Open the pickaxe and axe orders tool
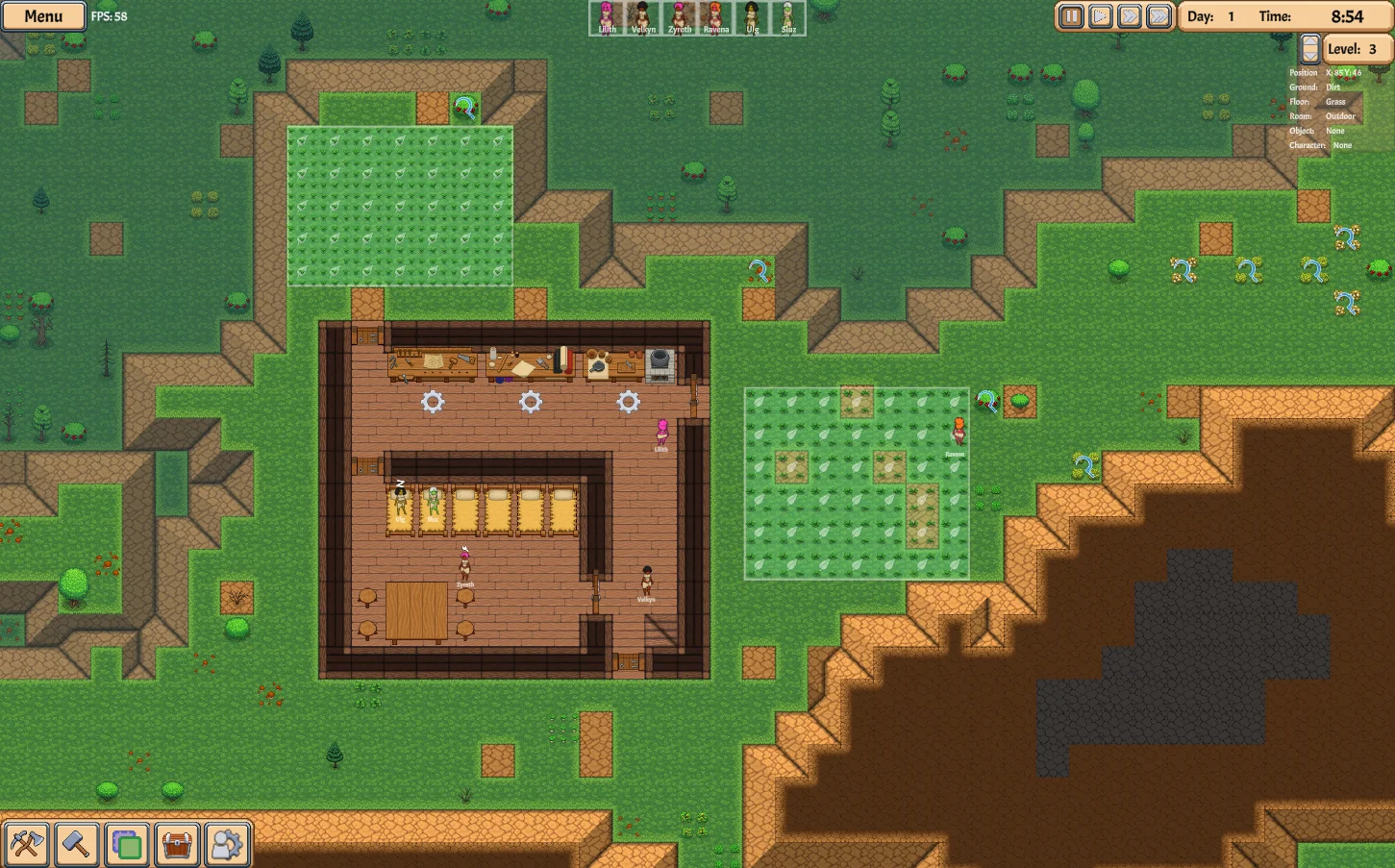The width and height of the screenshot is (1395, 868). click(x=26, y=845)
